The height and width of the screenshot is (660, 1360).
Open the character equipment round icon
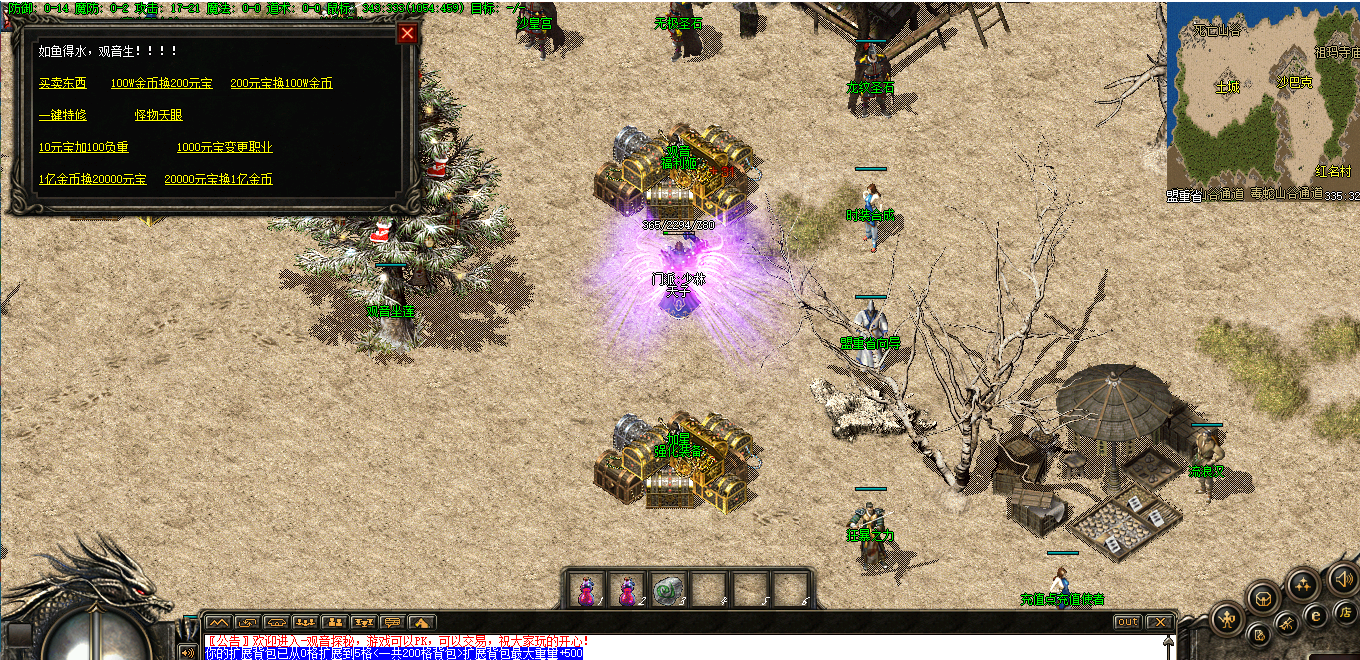click(1227, 620)
